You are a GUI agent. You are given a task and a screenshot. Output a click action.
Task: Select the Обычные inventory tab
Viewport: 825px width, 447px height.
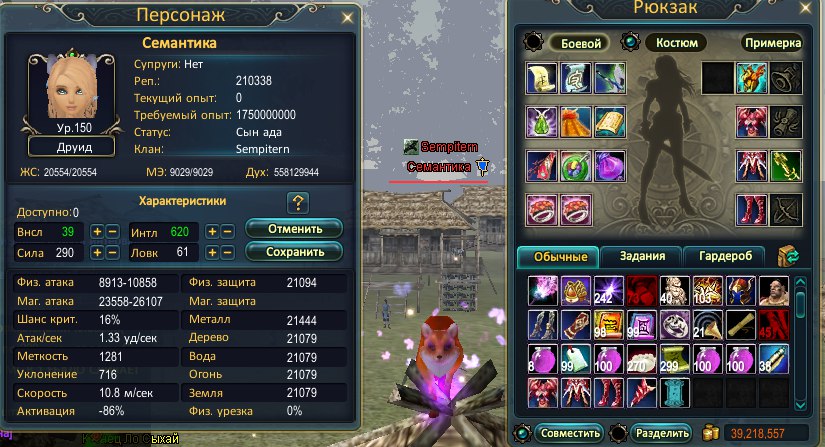pyautogui.click(x=559, y=256)
